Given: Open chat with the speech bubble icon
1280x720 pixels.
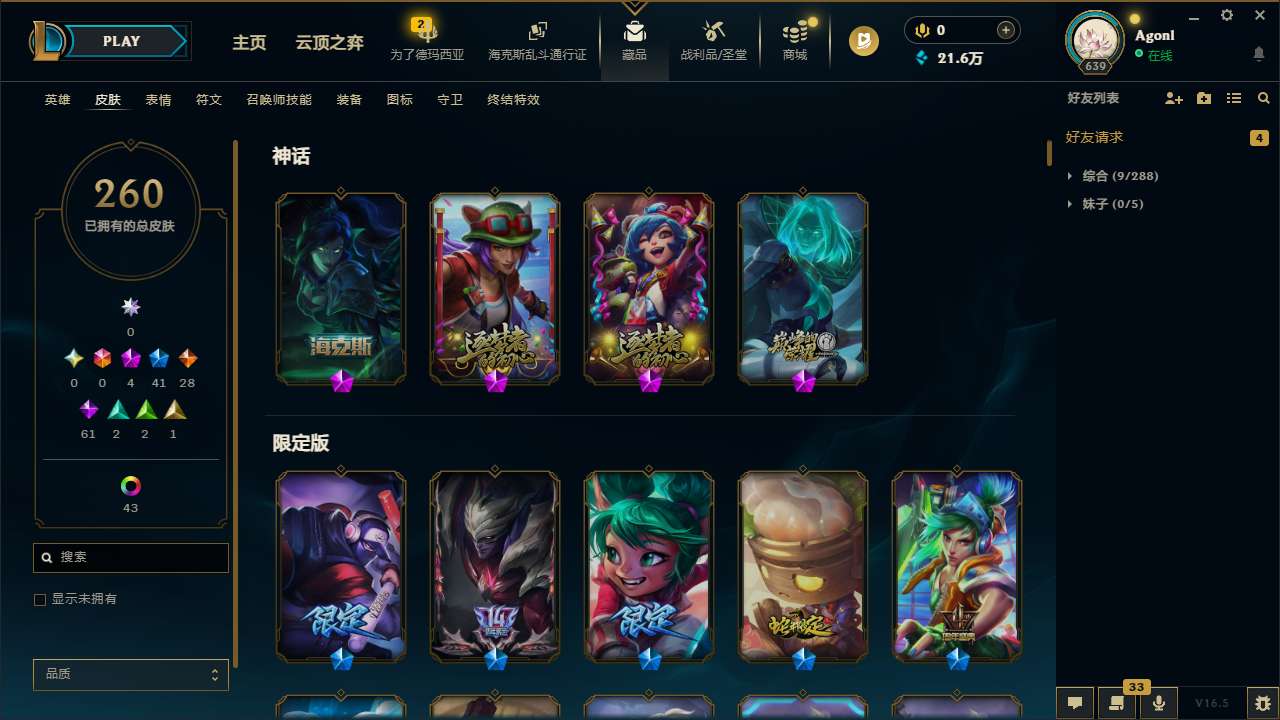Looking at the screenshot, I should [1075, 702].
